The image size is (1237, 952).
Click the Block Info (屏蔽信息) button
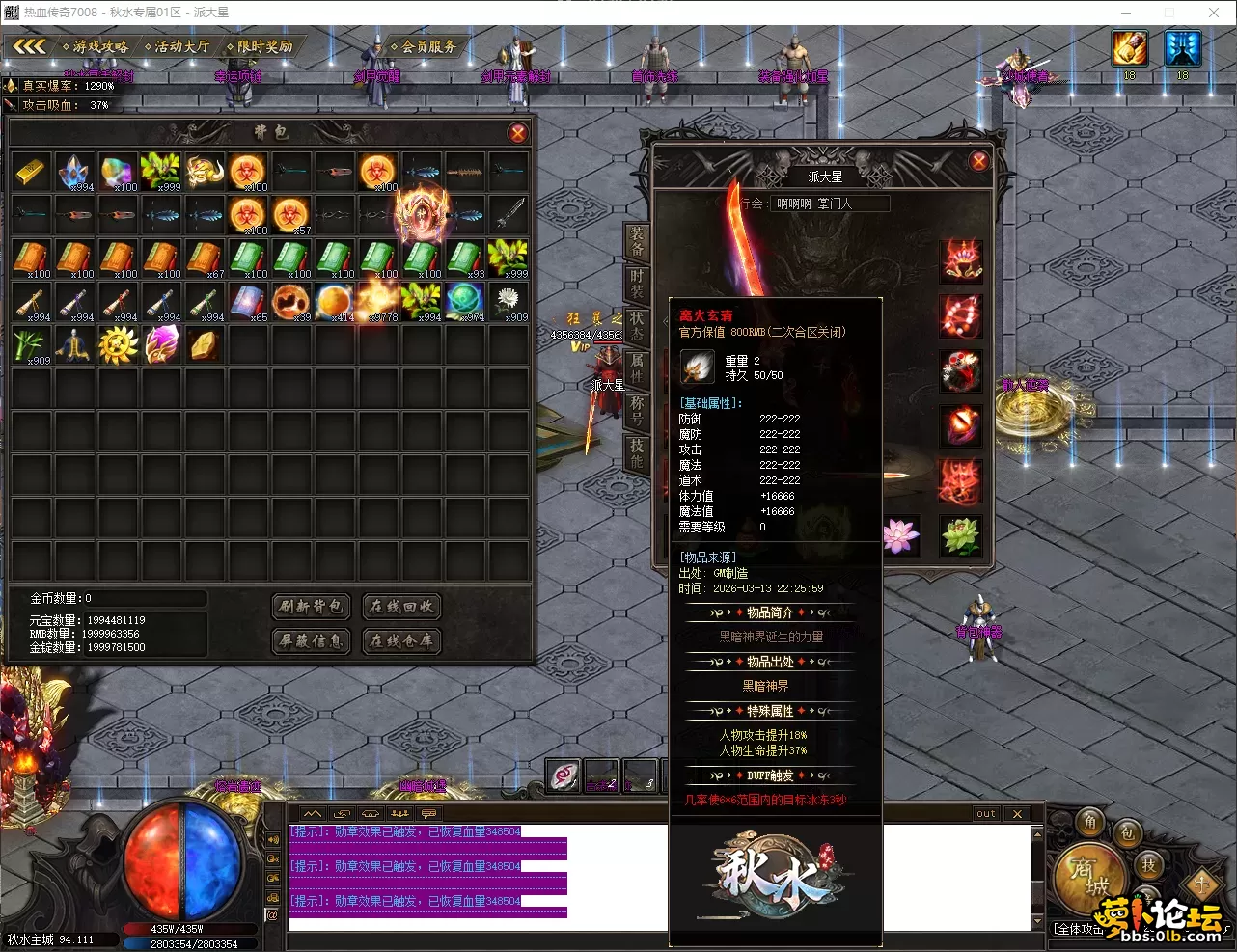click(x=311, y=640)
